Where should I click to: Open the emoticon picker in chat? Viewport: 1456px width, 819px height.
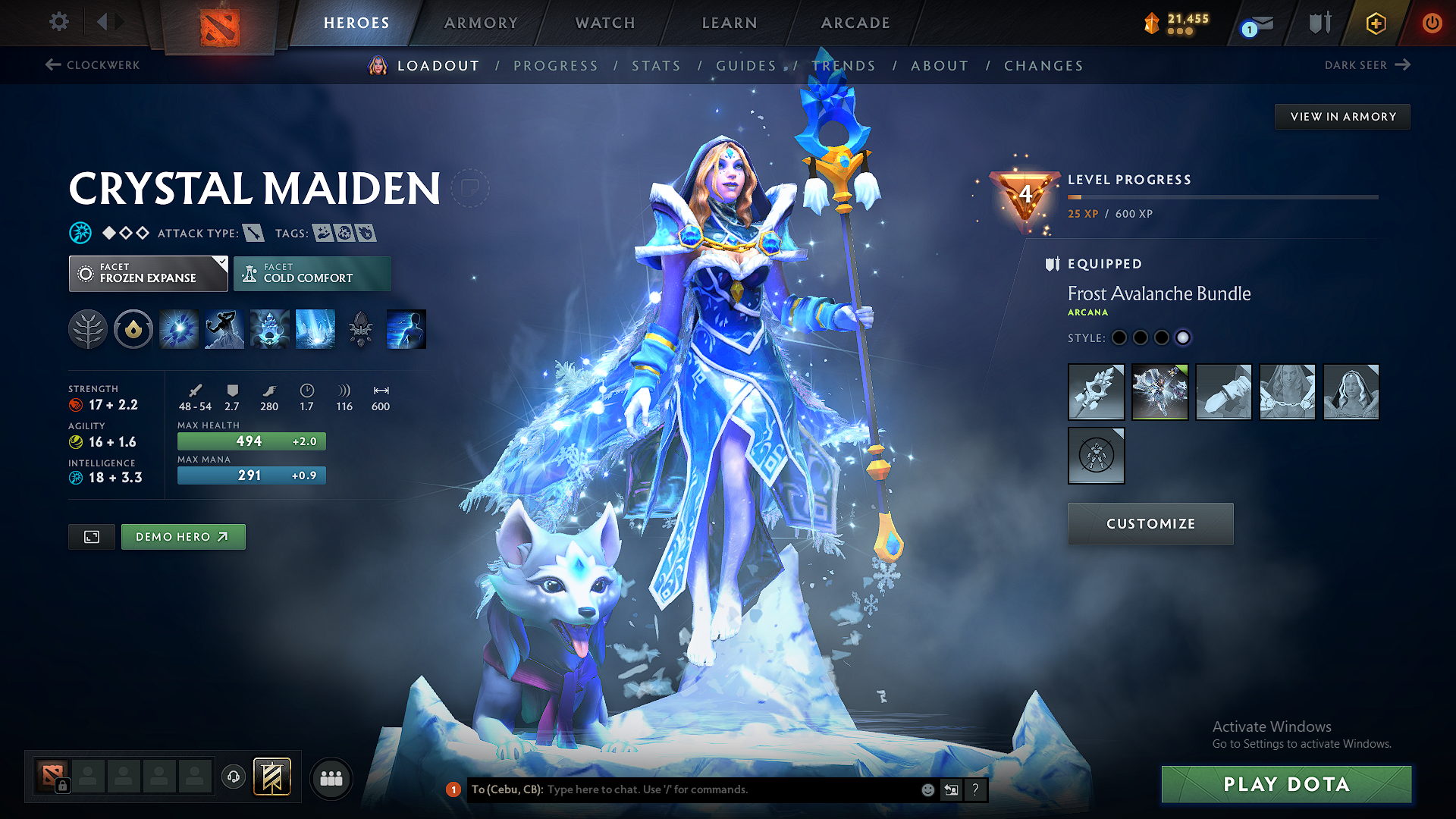[927, 789]
